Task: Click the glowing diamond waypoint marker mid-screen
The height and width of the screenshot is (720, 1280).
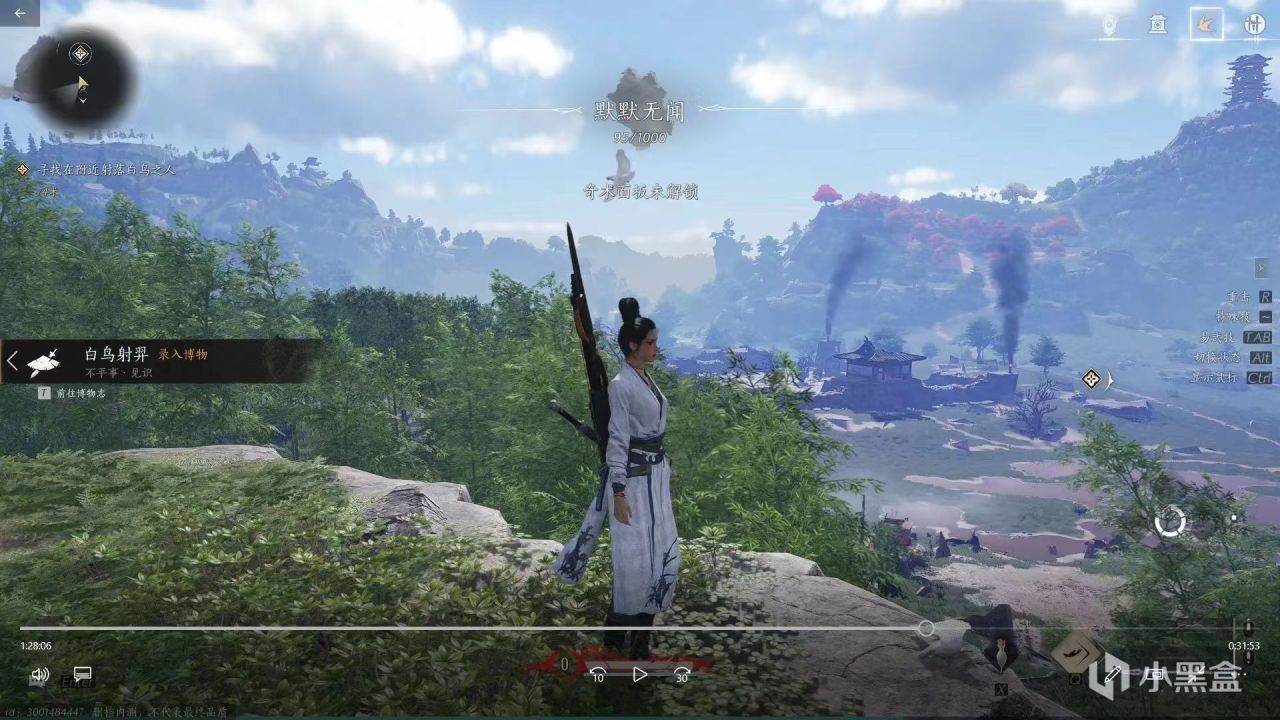Action: tap(1089, 378)
